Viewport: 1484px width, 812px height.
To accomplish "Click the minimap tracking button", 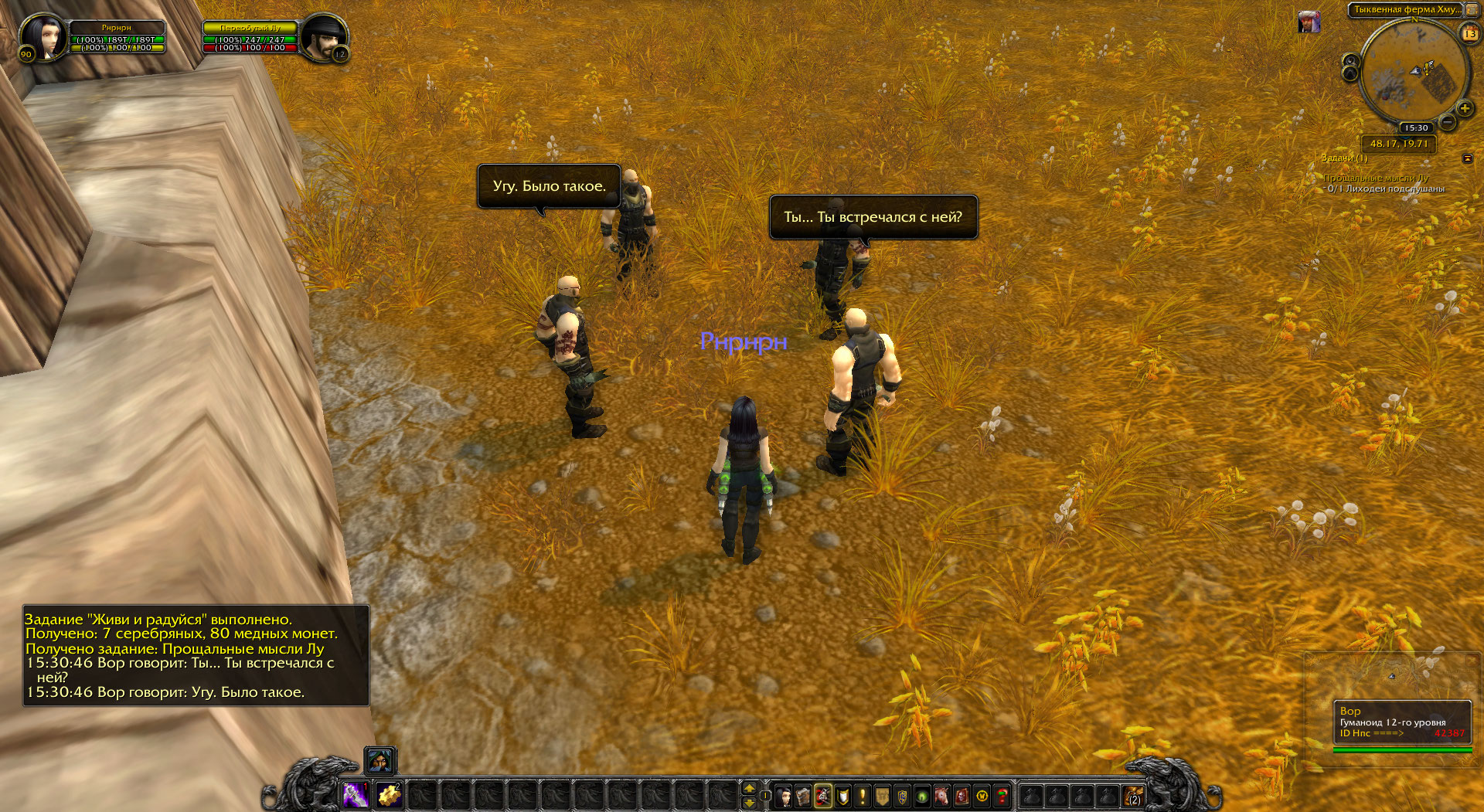I will pos(1350,61).
